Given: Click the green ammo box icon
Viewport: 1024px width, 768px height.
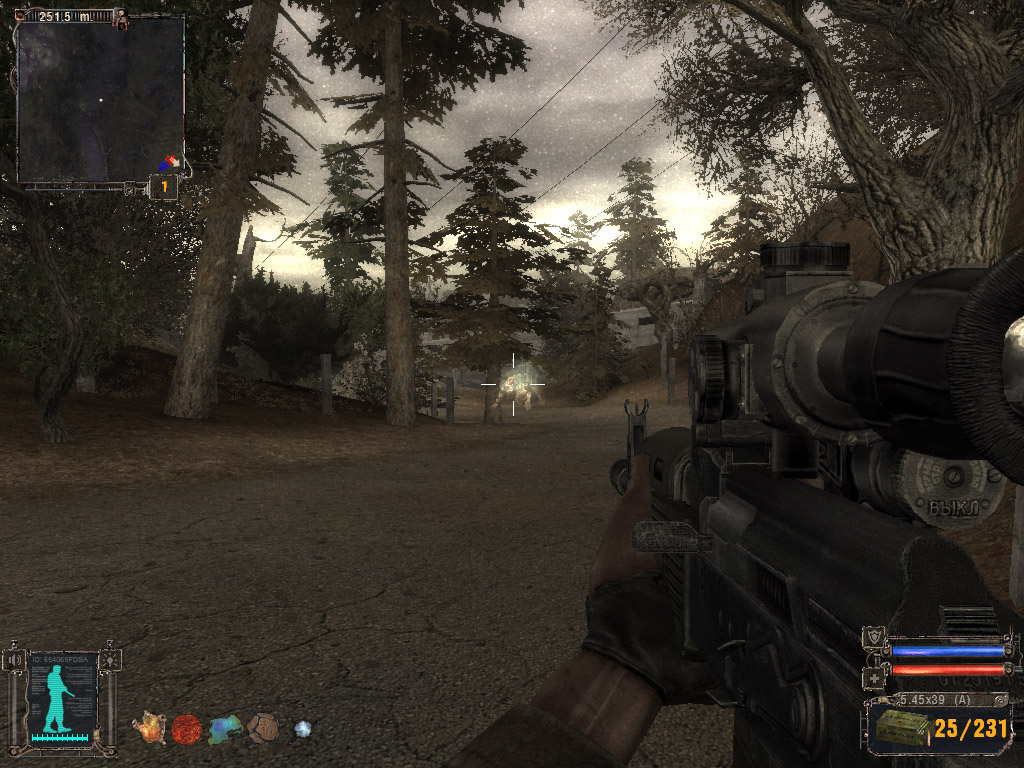Looking at the screenshot, I should pos(896,730).
